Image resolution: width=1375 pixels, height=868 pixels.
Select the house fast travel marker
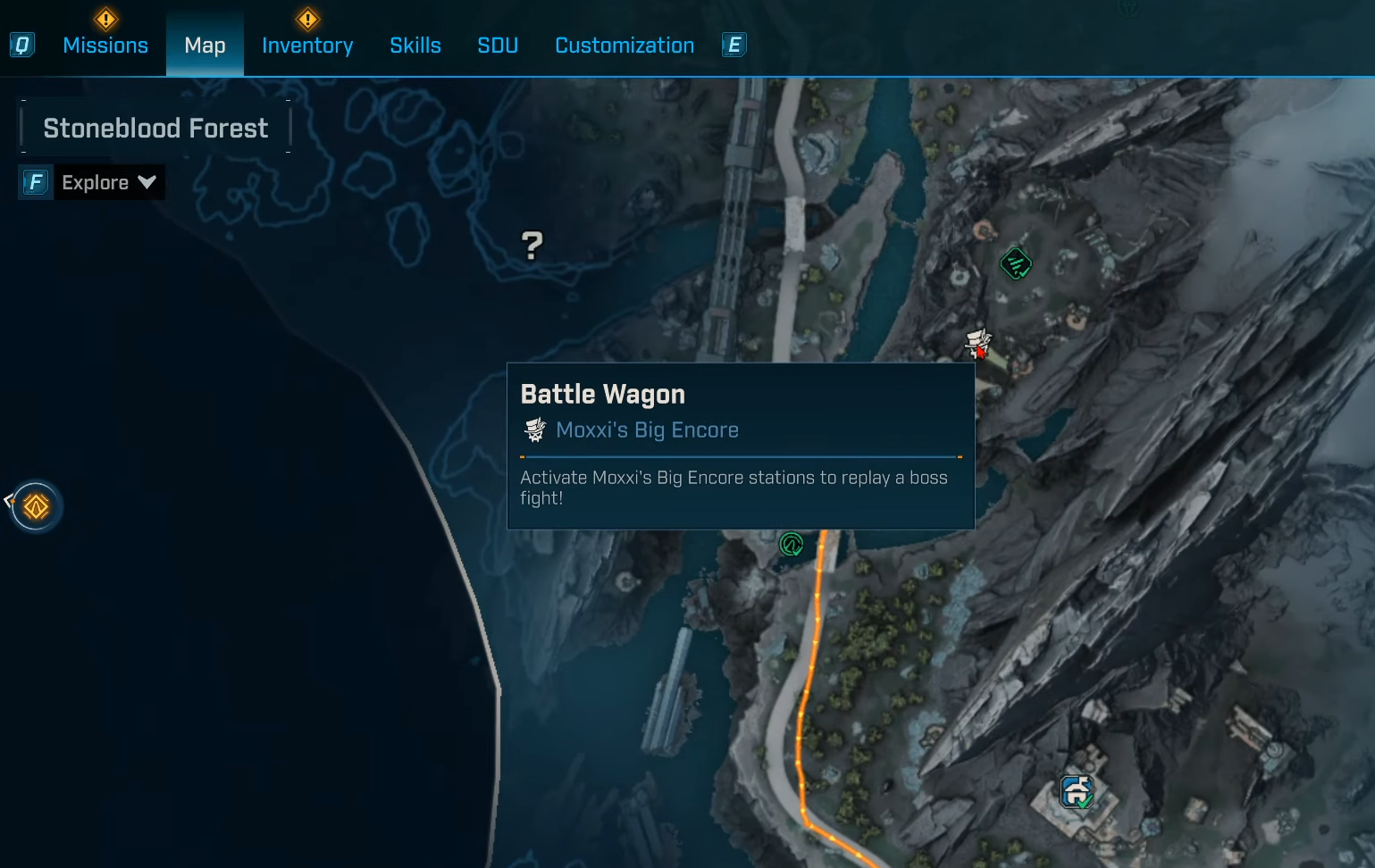[x=1077, y=791]
